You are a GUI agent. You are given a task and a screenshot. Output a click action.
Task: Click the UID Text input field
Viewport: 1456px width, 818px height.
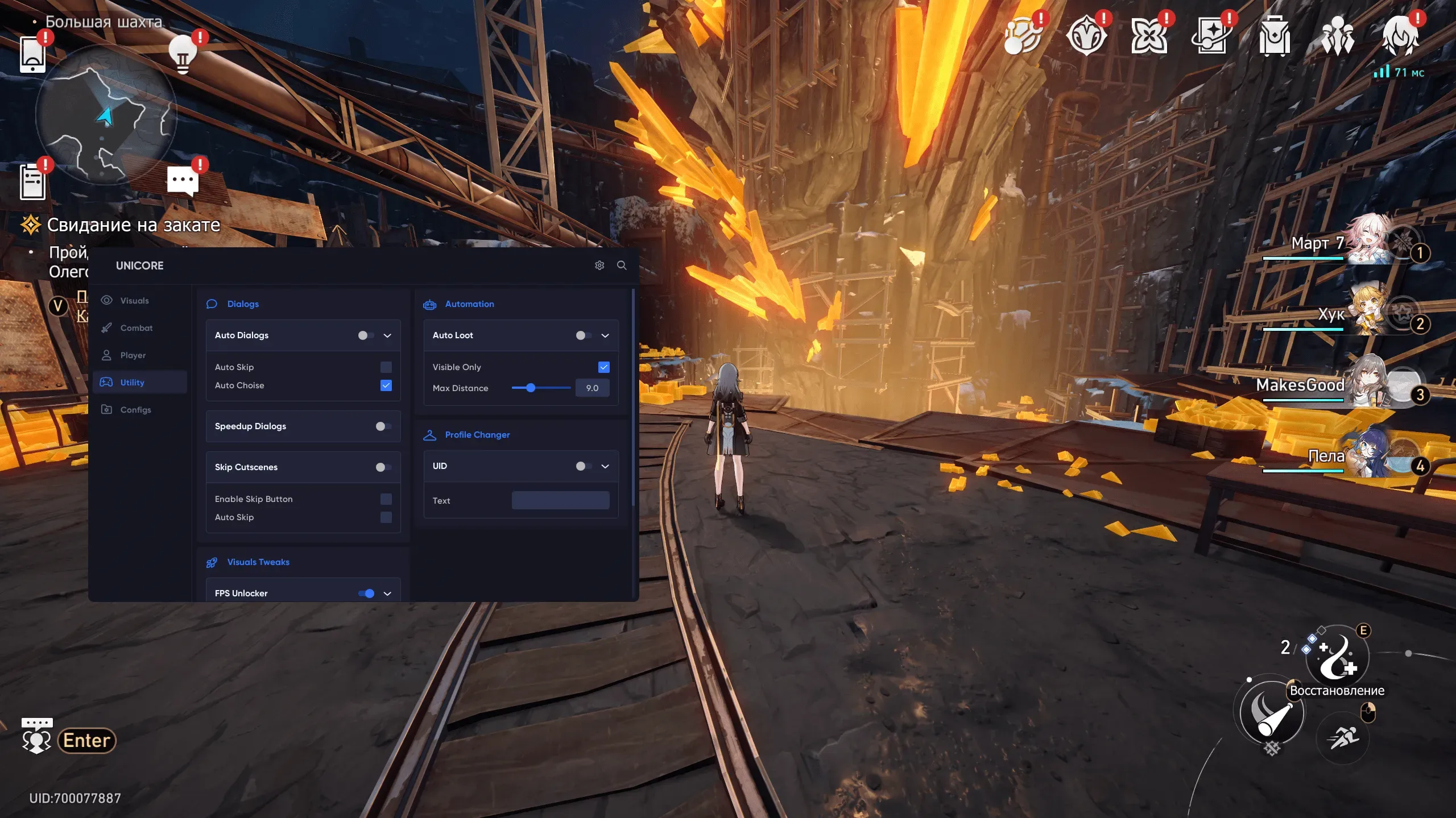click(x=560, y=501)
